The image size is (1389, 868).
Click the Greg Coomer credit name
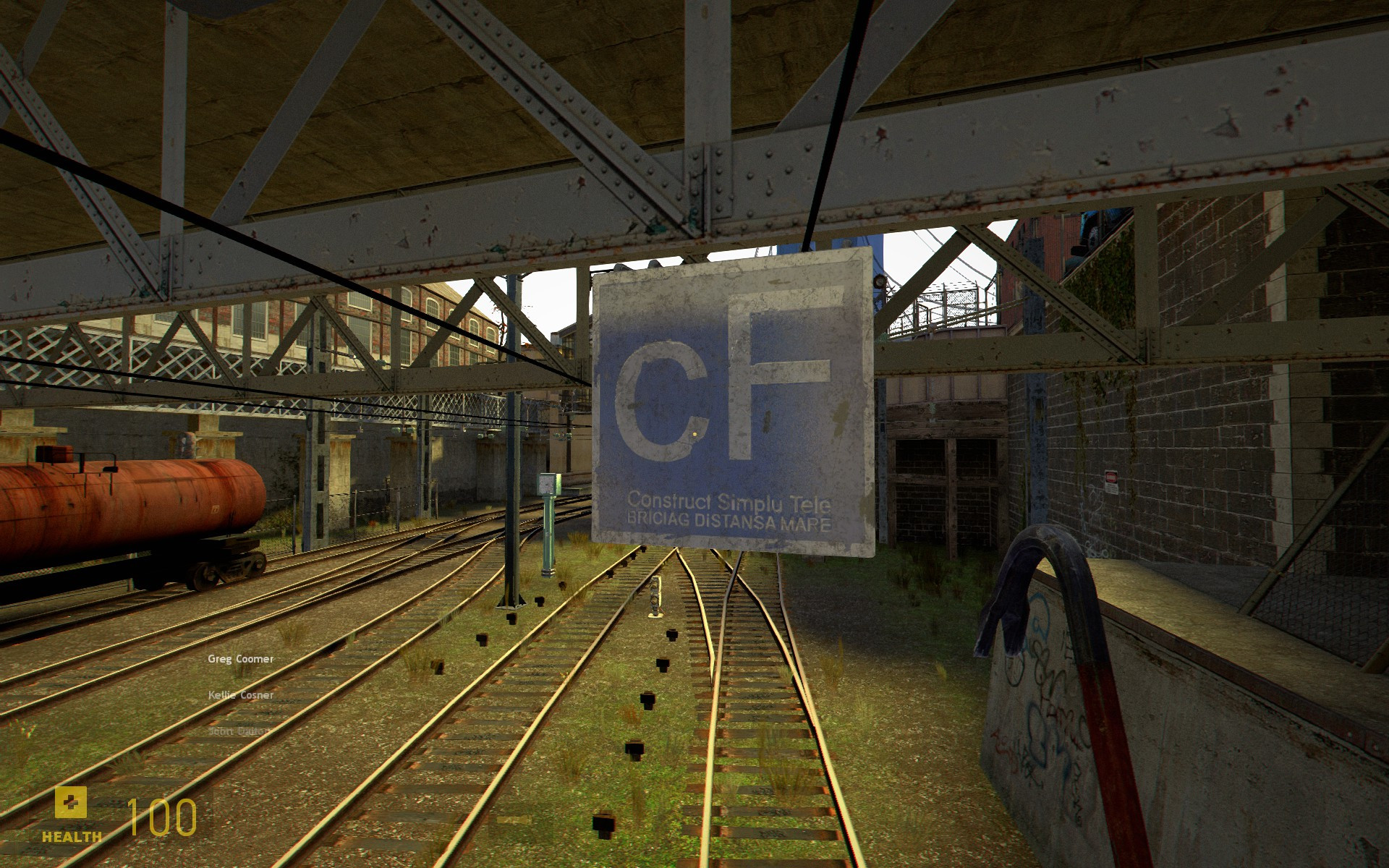[x=241, y=659]
